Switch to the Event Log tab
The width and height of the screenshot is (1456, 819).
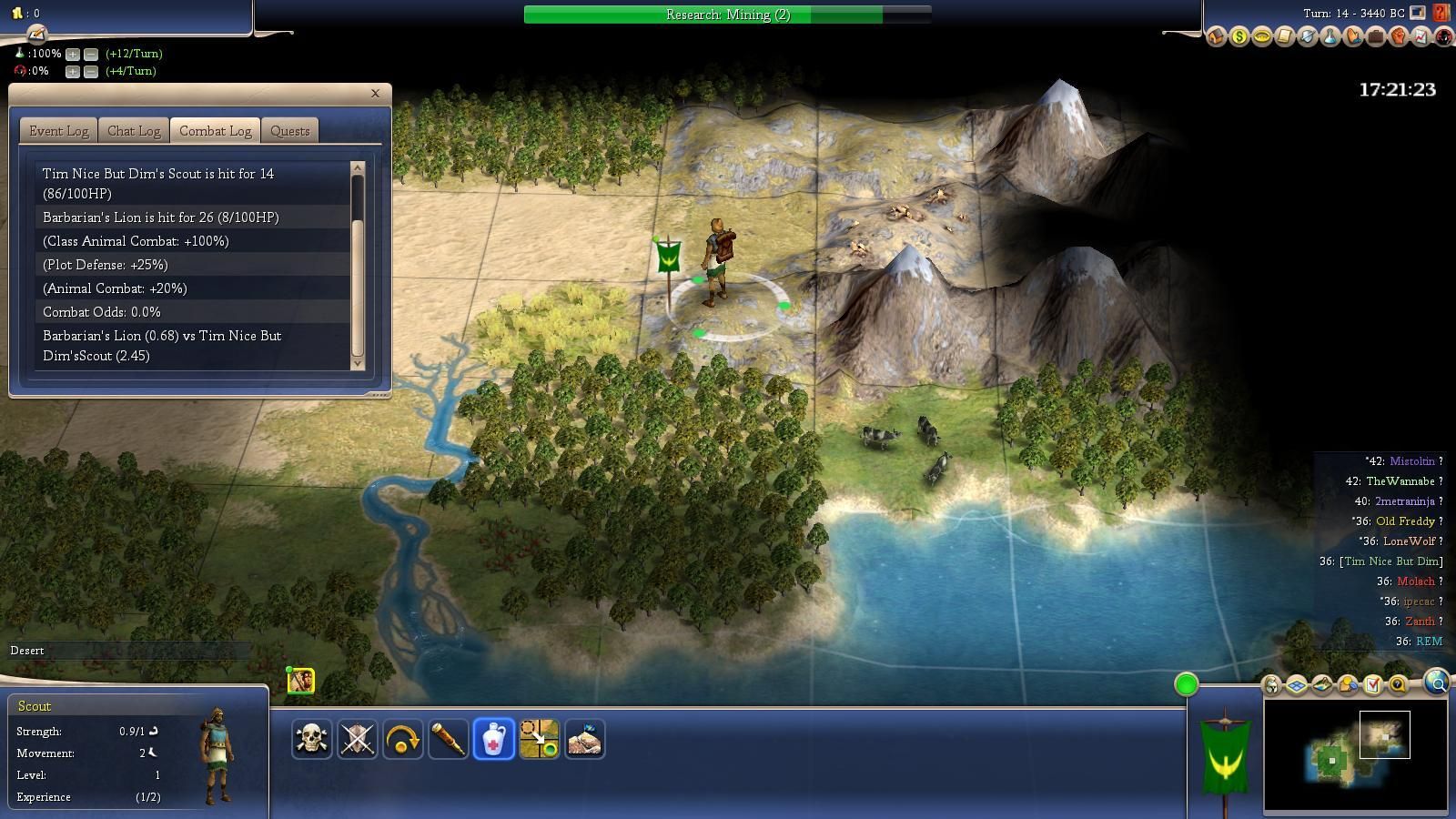[x=58, y=131]
